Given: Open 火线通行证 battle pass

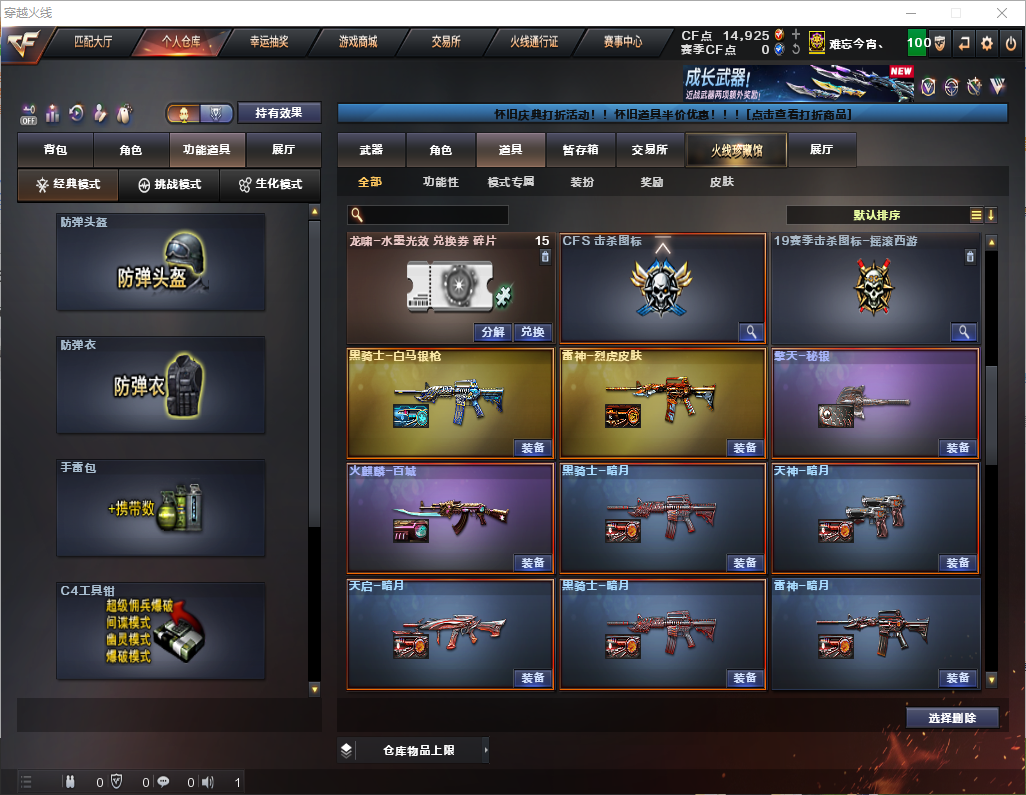Looking at the screenshot, I should point(534,42).
